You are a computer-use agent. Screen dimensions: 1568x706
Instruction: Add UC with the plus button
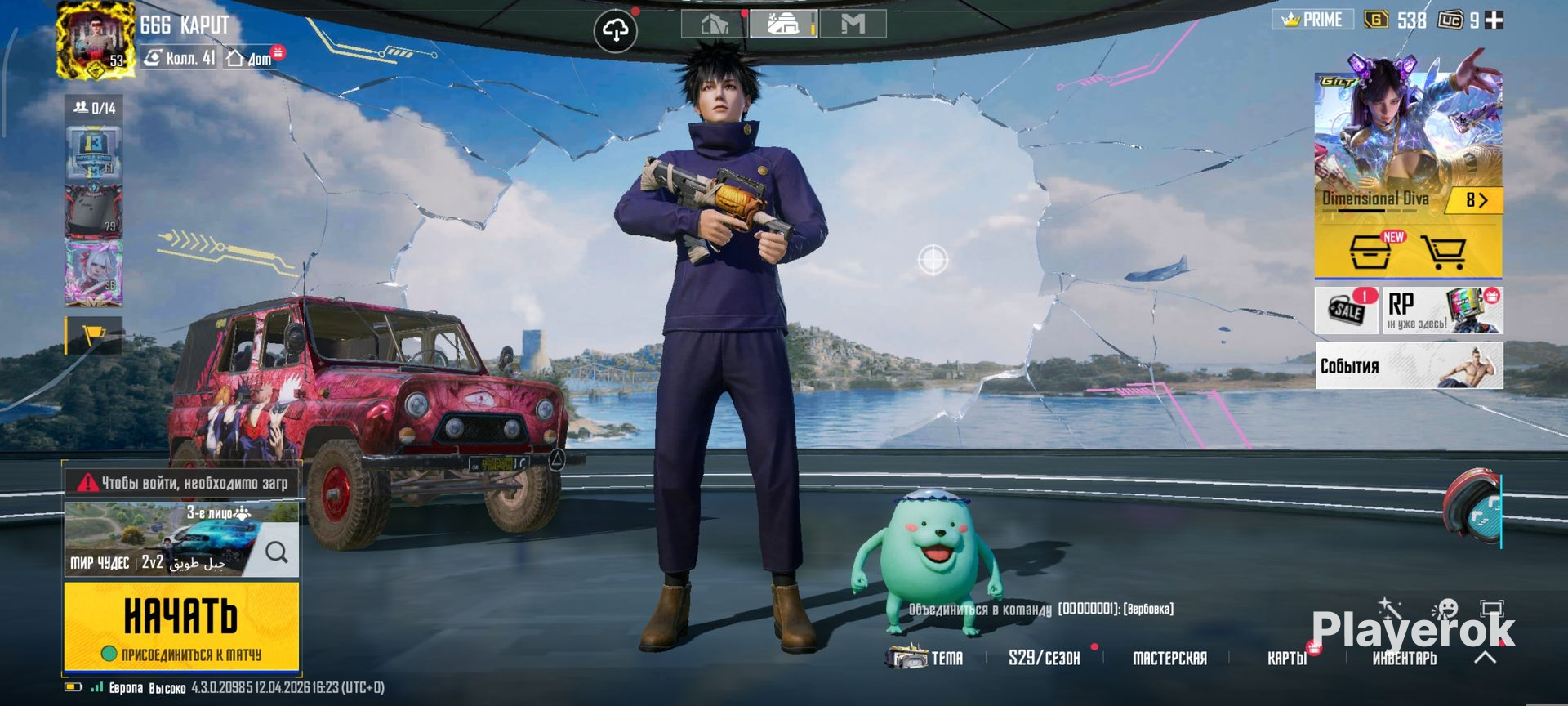(x=1494, y=20)
